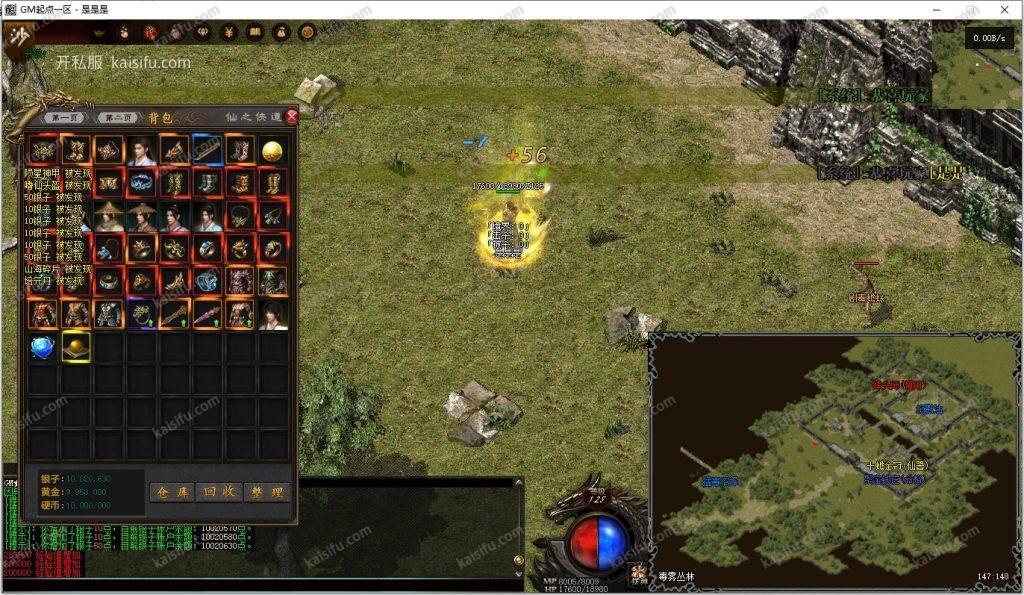1024x595 pixels.
Task: Open the 仓库 warehouse
Action: click(171, 492)
